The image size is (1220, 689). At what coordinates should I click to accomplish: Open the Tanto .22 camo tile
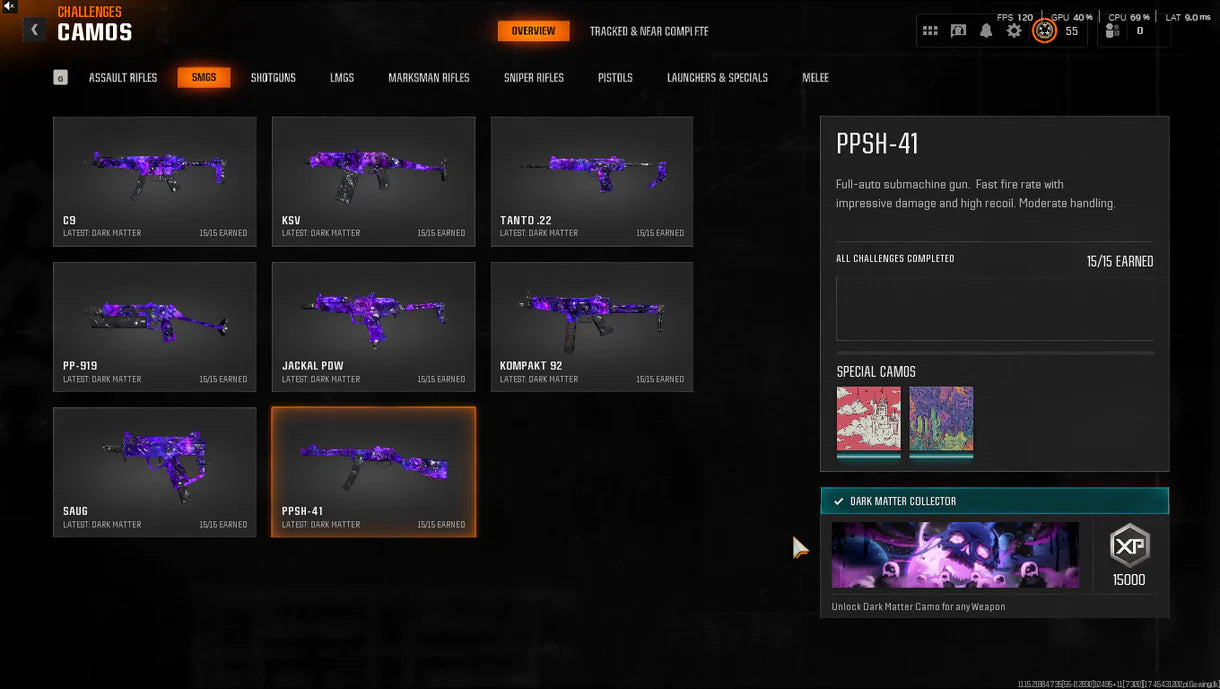592,181
